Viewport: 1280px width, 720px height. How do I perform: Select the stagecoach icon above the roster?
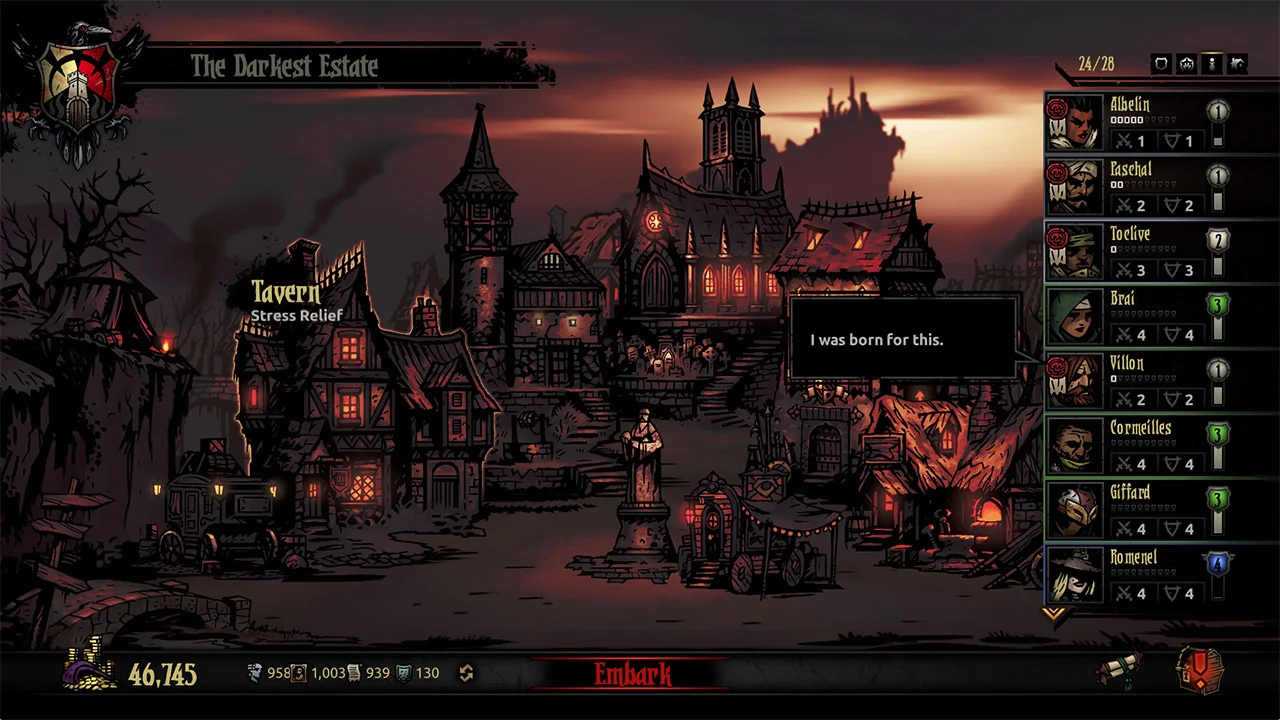[x=1238, y=63]
